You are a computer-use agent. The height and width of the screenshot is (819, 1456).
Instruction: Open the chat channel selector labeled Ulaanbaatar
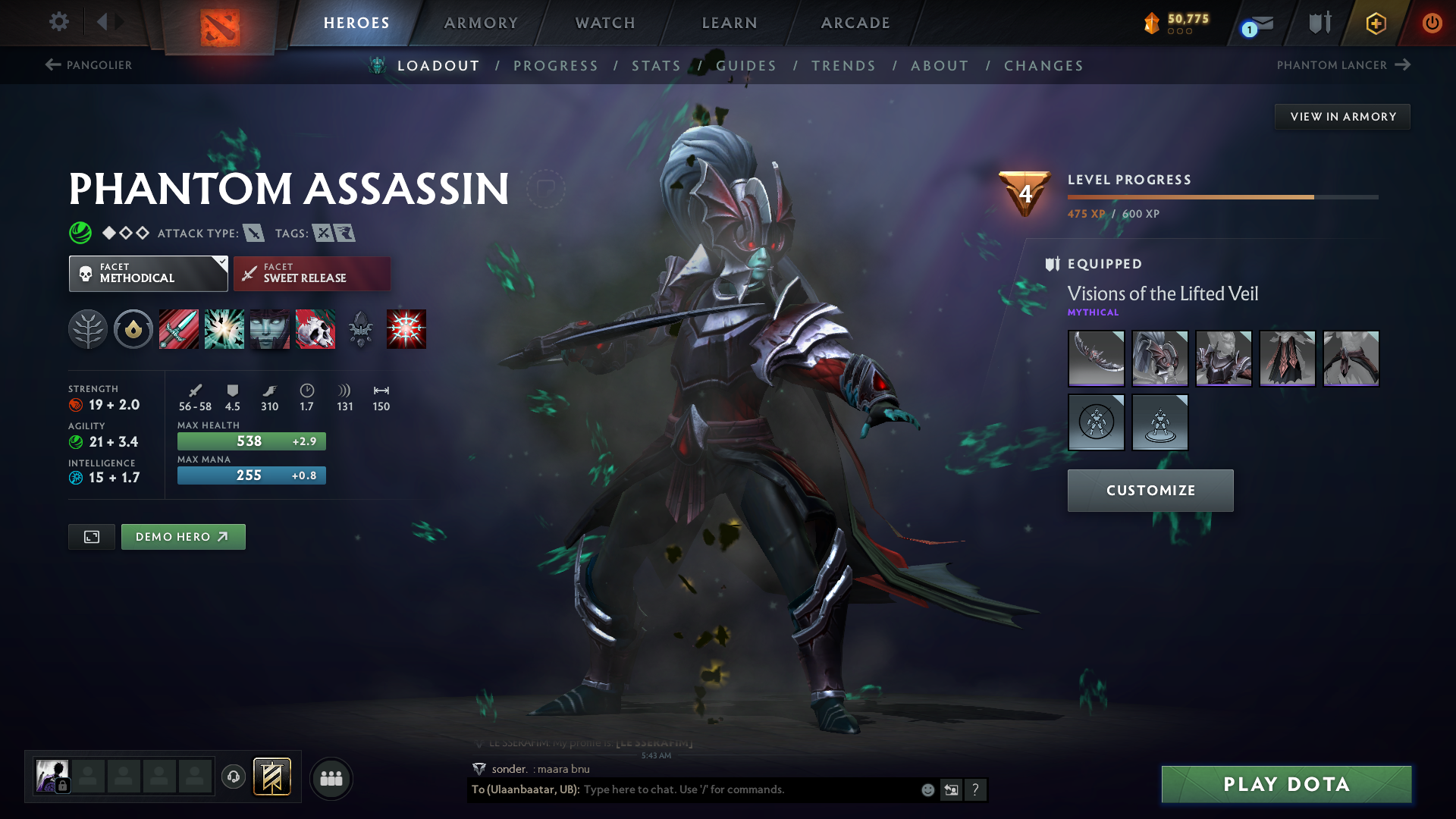[x=525, y=789]
